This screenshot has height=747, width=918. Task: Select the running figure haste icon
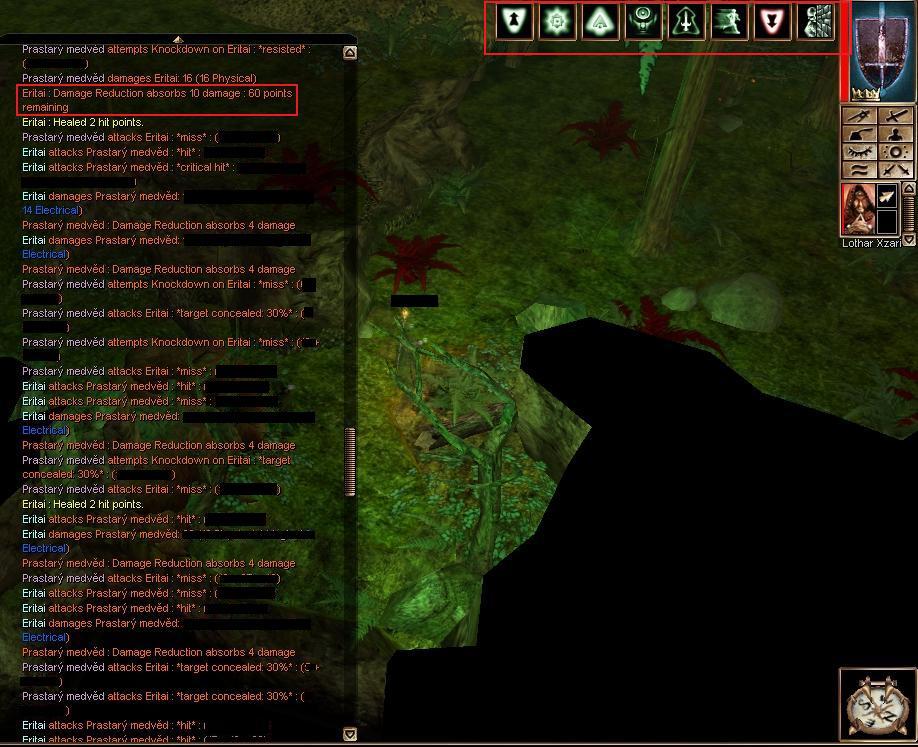(x=729, y=22)
